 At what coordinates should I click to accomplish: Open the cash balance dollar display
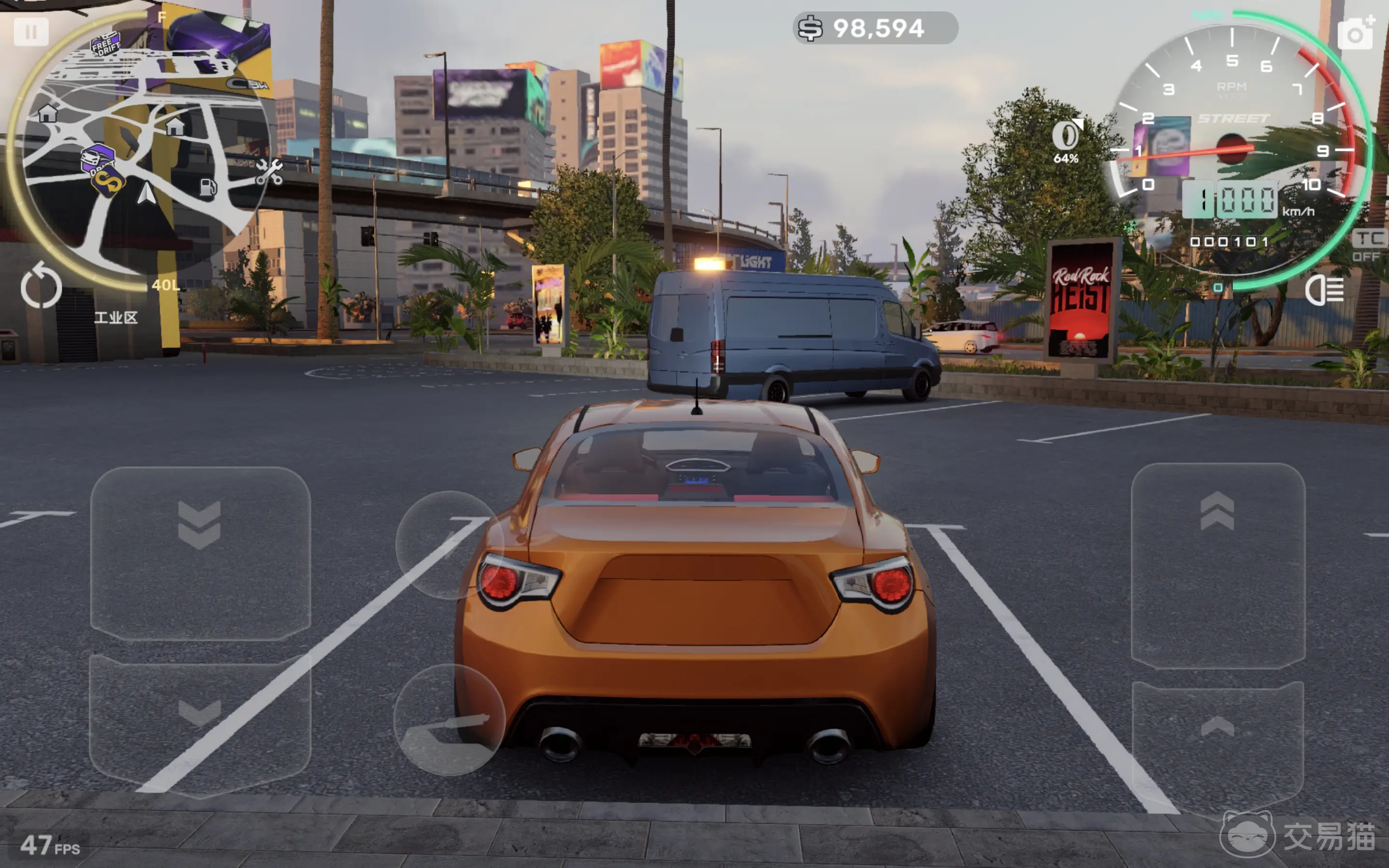(x=875, y=28)
